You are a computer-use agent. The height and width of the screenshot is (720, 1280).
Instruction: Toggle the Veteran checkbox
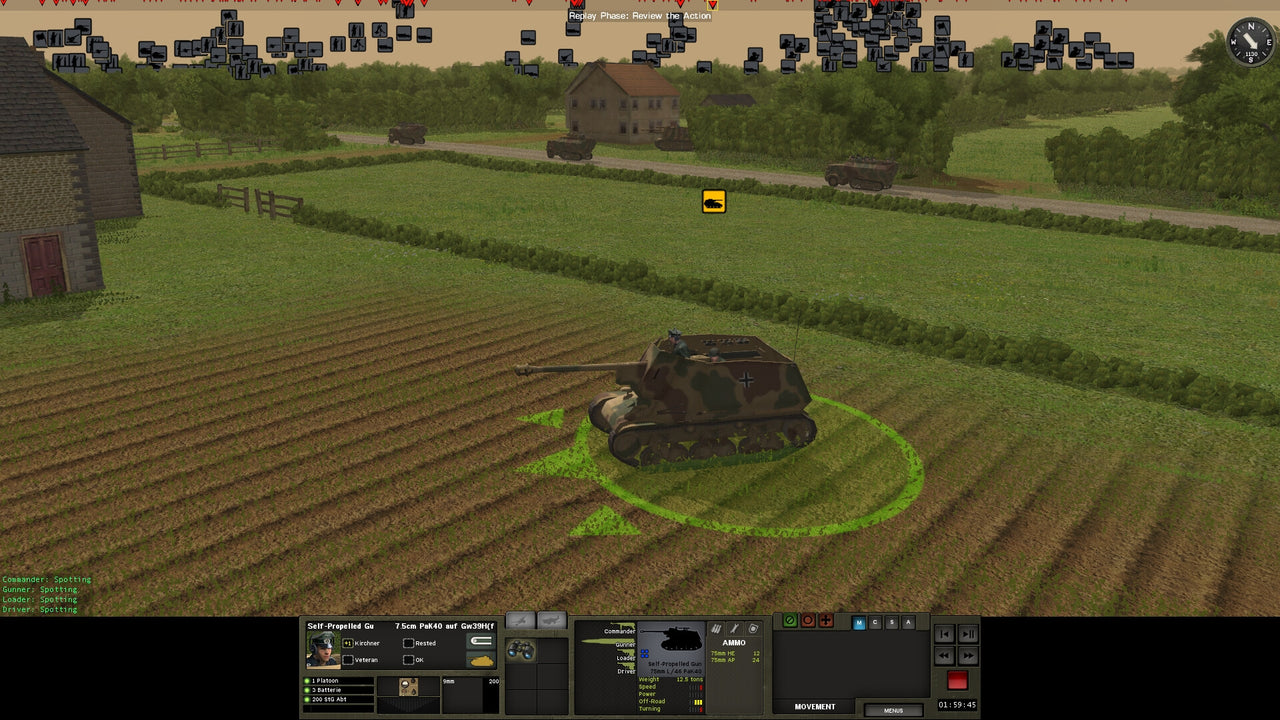[348, 658]
